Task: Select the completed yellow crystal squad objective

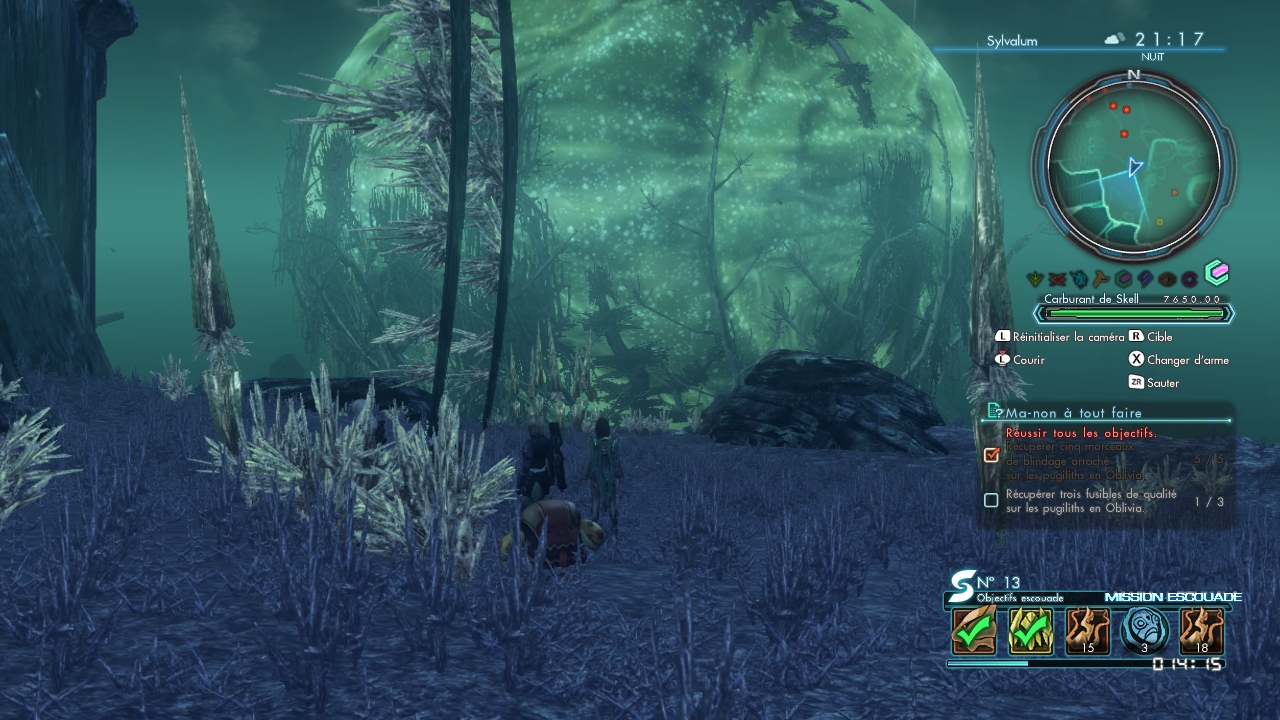Action: tap(1030, 631)
